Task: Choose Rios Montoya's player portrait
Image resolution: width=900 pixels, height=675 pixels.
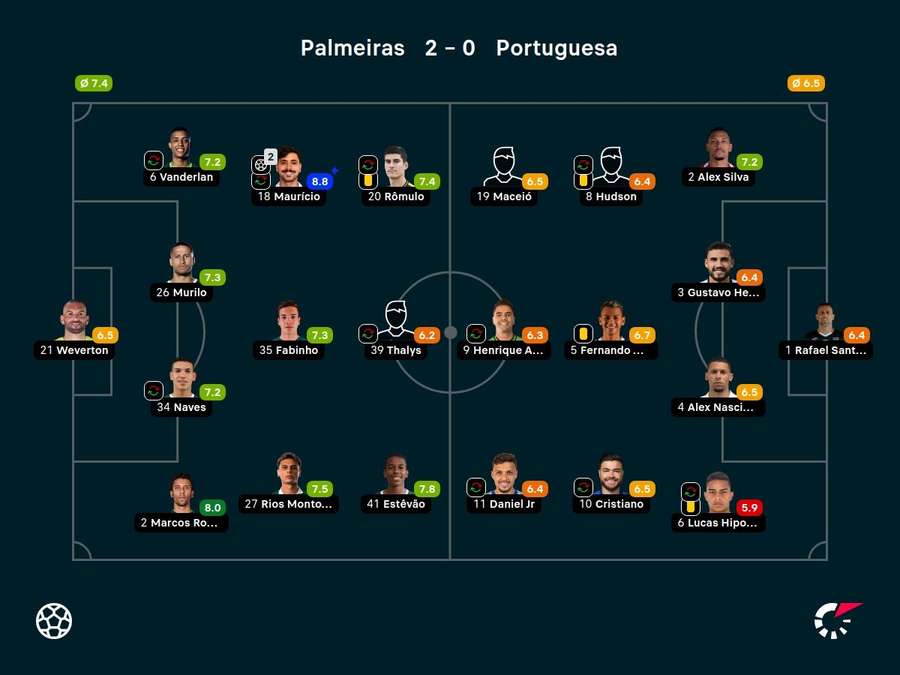Action: (288, 476)
